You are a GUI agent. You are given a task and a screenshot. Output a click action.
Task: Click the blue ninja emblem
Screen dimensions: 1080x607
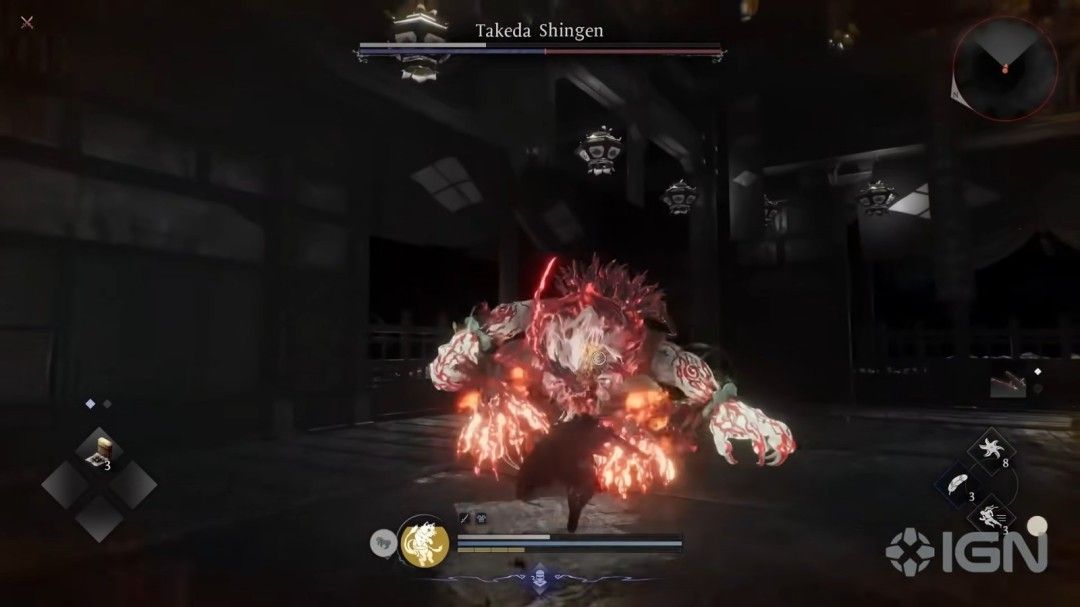[x=540, y=577]
